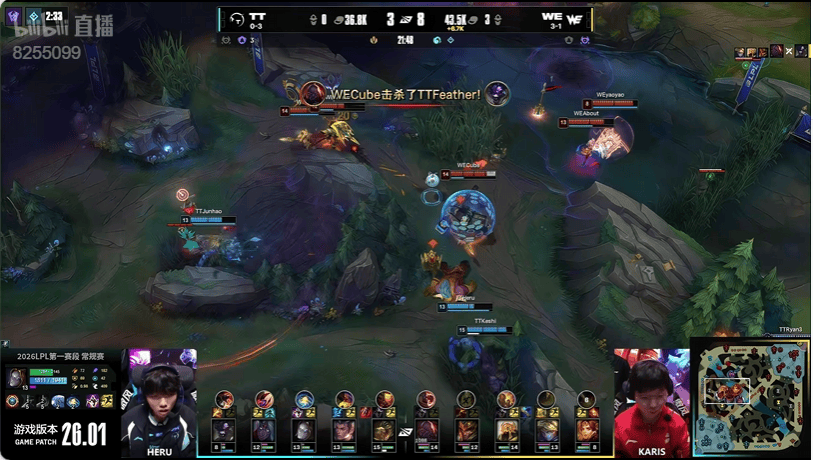The image size is (813, 460).
Task: Click the WE team logo on the scoreboard
Action: tap(576, 17)
